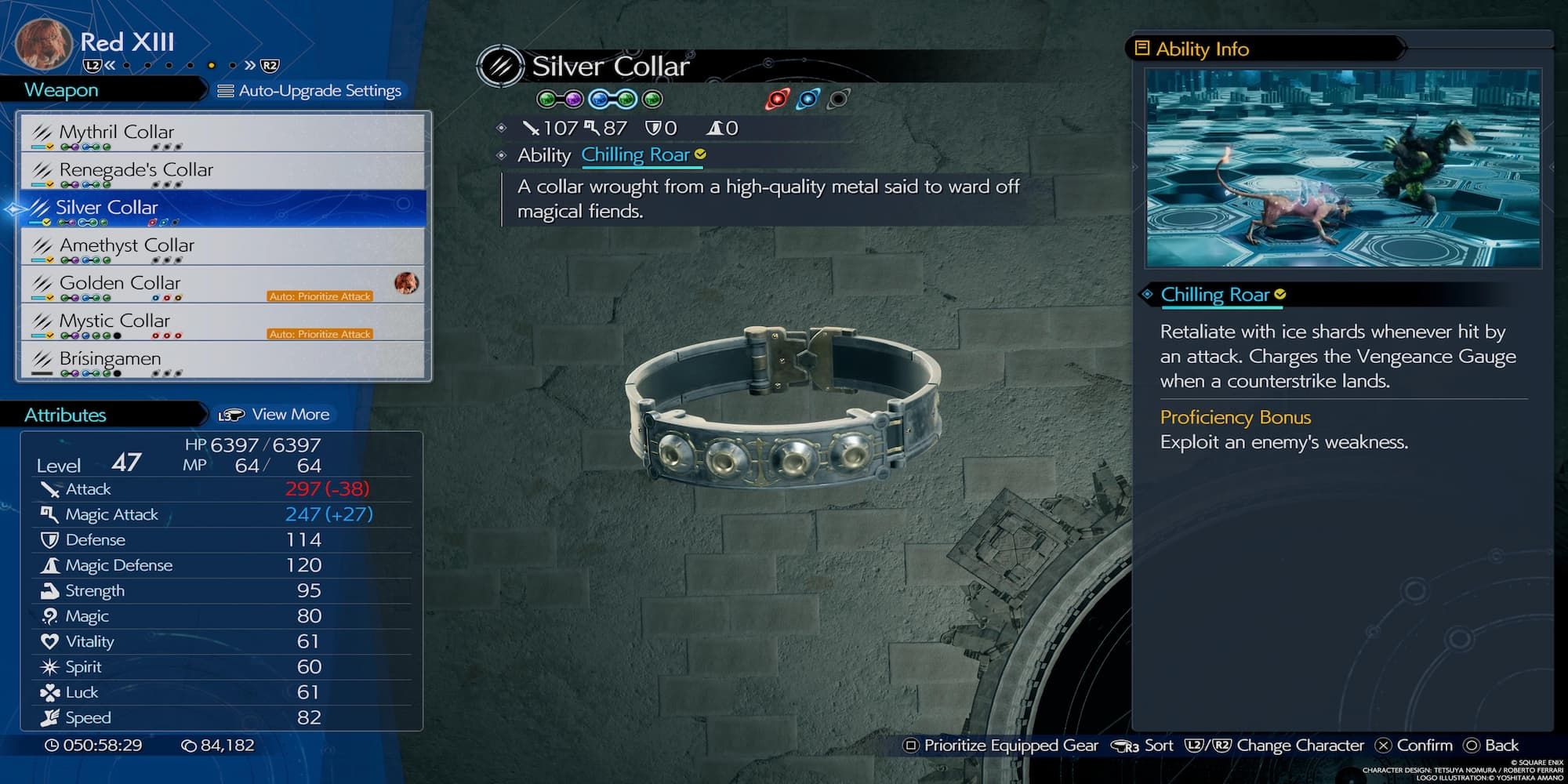View the Chilling Roar preview thumbnail

point(1342,168)
